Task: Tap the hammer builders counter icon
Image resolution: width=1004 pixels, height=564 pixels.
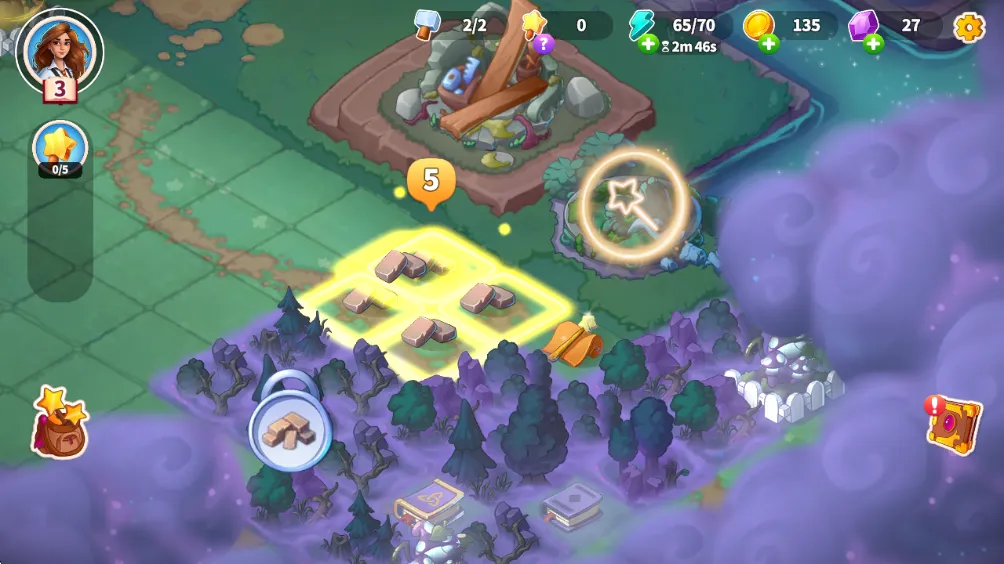Action: pos(428,25)
